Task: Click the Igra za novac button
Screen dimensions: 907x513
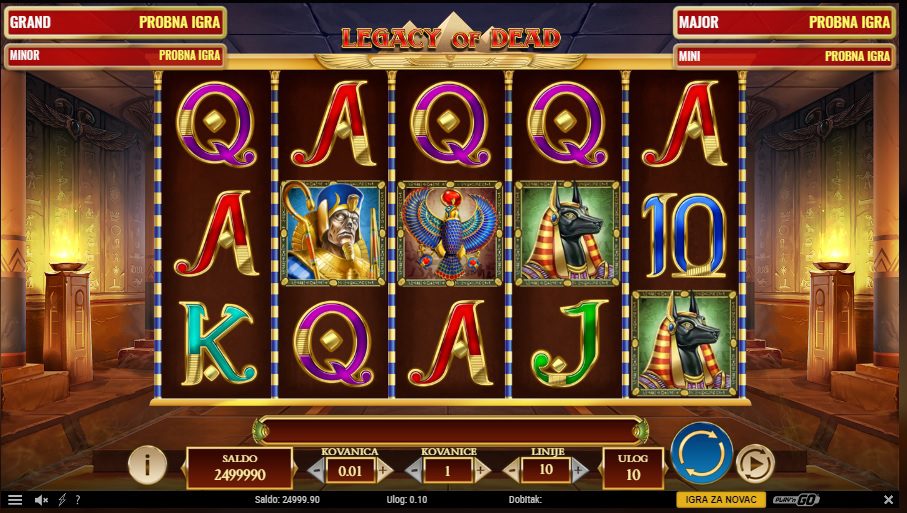Action: (x=720, y=499)
